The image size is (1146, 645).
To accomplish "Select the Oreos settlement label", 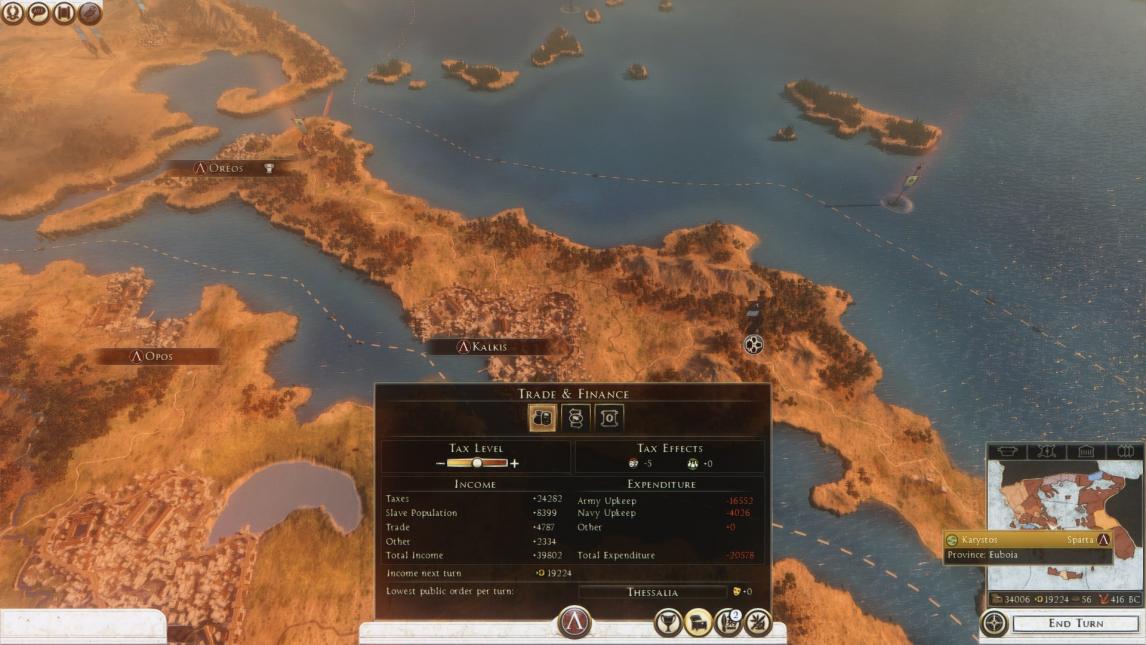I will 225,168.
